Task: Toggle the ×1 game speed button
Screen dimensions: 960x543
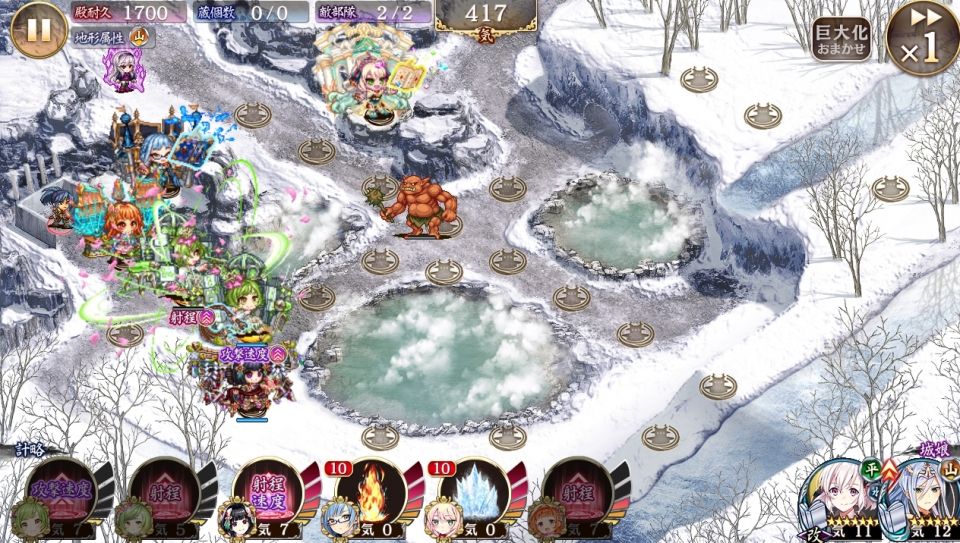Action: pos(922,39)
